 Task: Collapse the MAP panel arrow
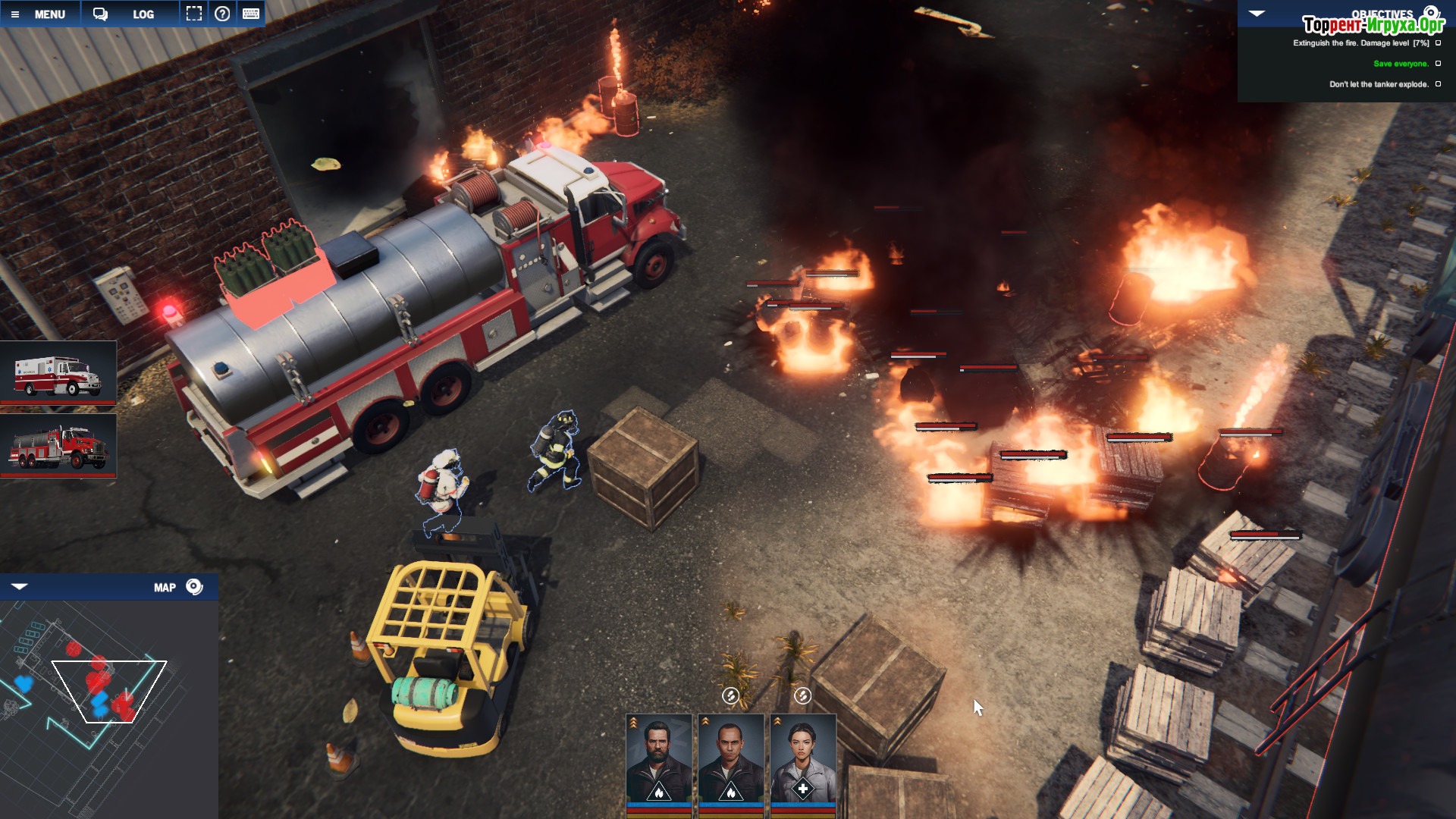pos(20,586)
